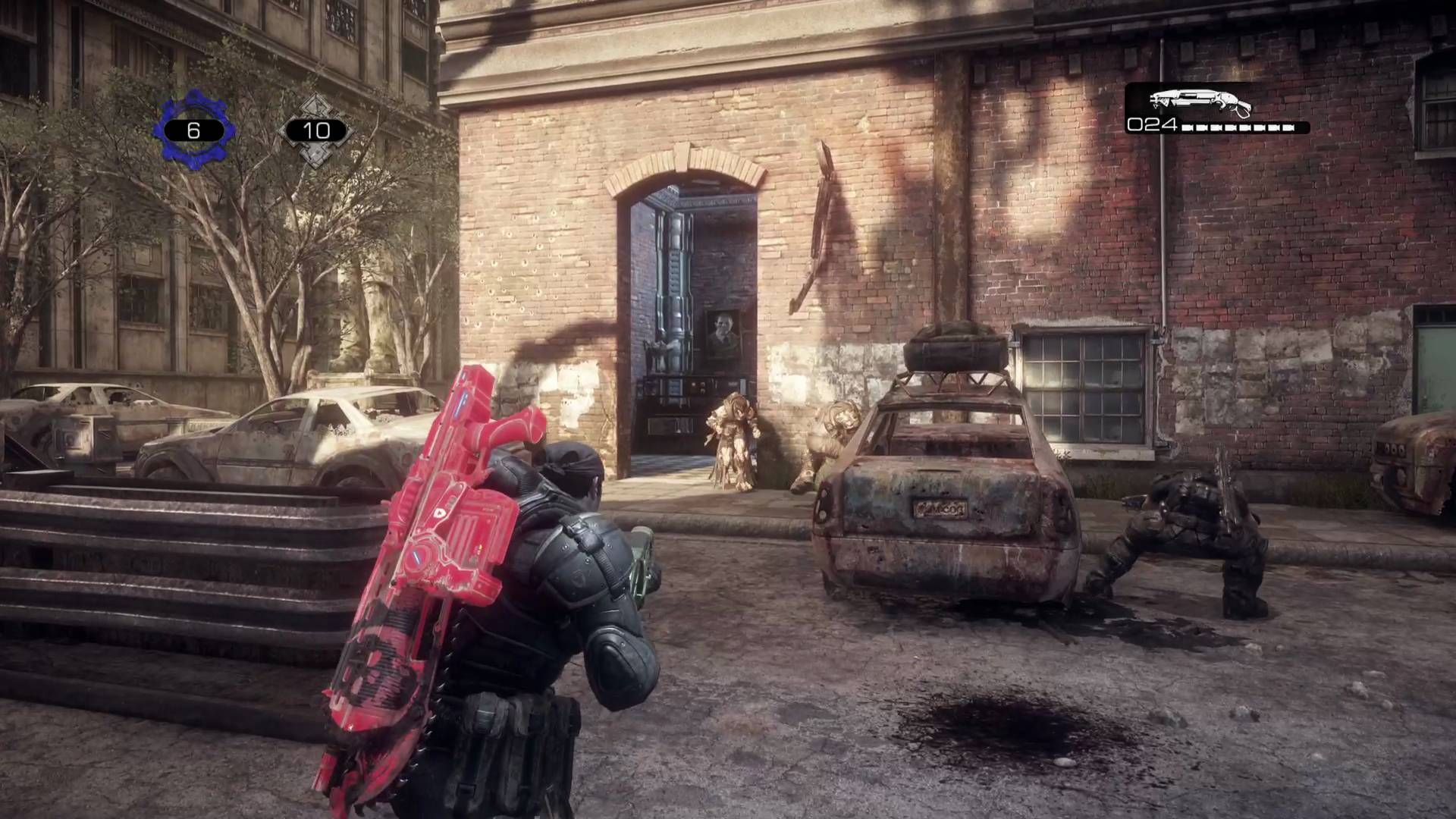
Task: Click the blue COG gear team emblem
Action: pos(193,130)
